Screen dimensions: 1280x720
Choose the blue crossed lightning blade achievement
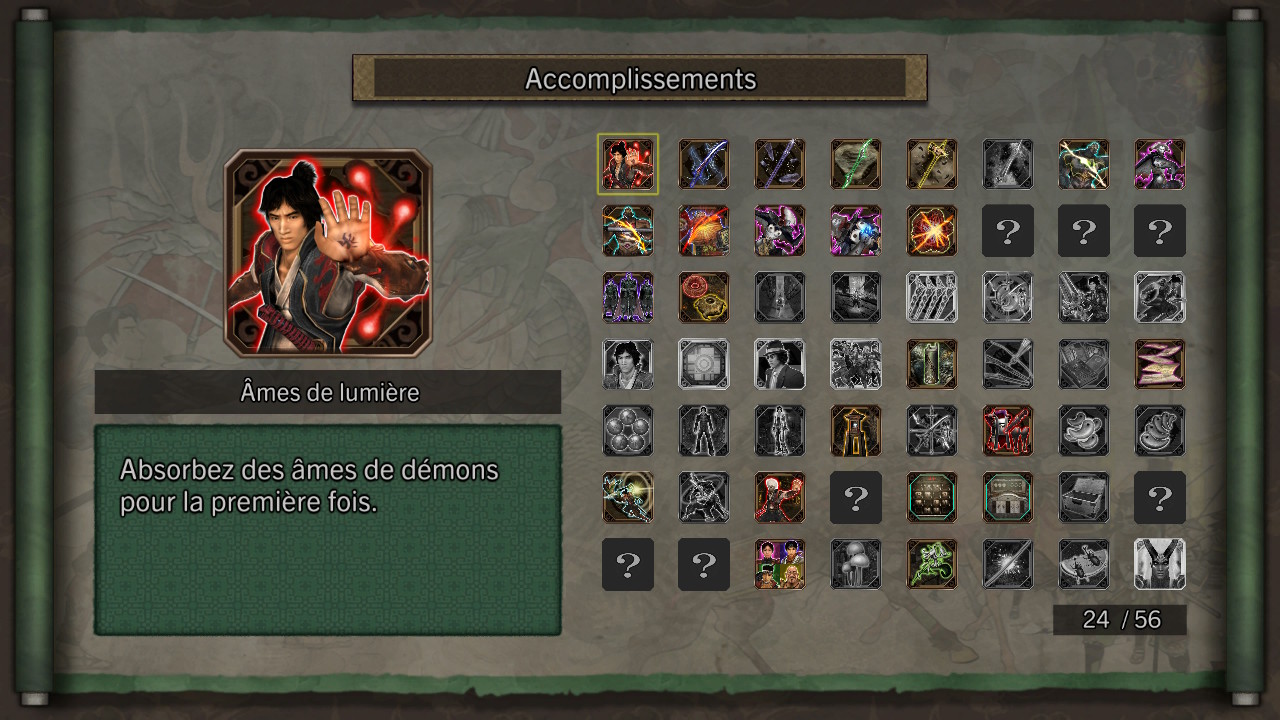click(704, 164)
